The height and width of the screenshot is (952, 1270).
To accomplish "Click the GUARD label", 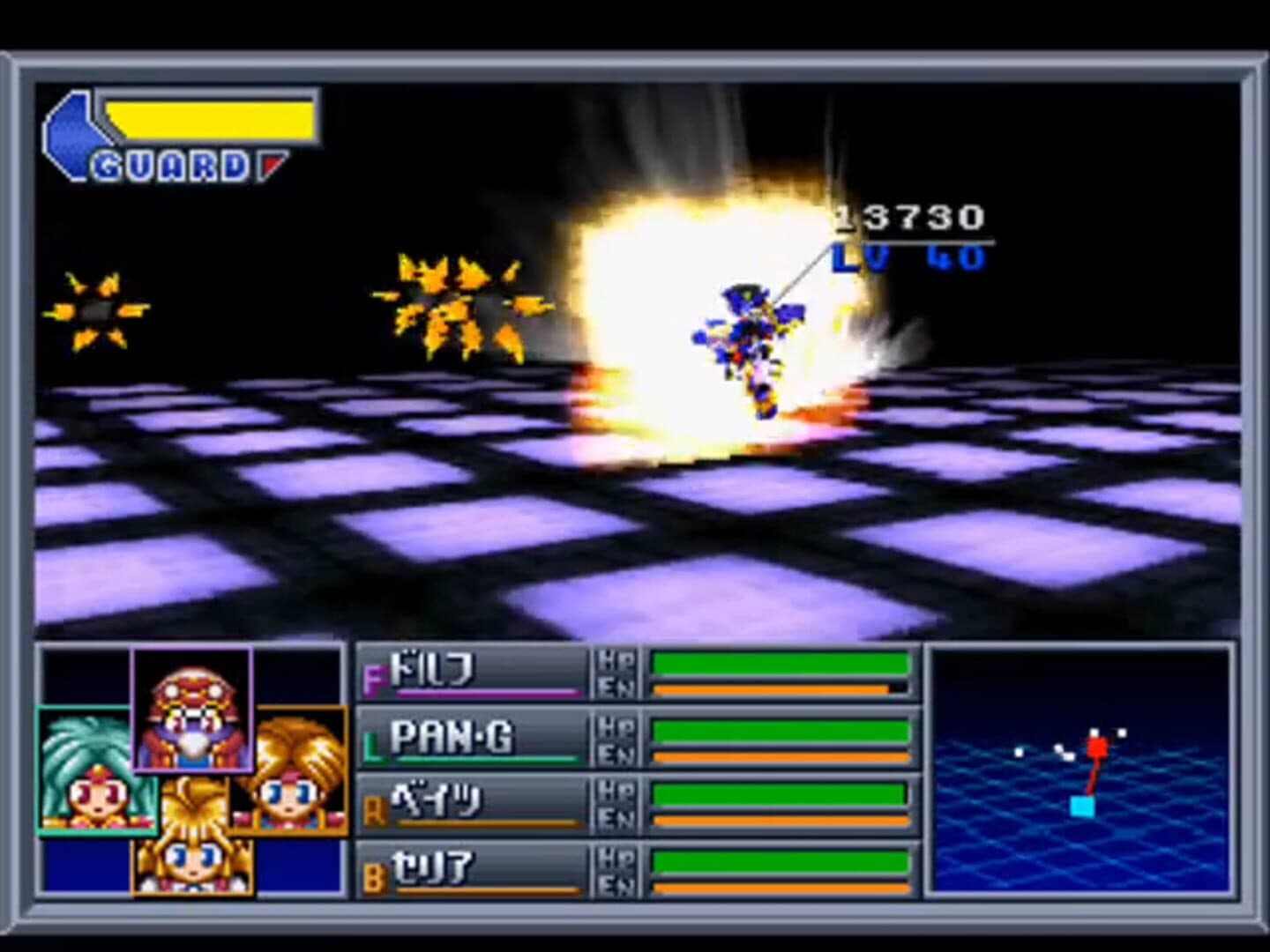I will coord(172,167).
